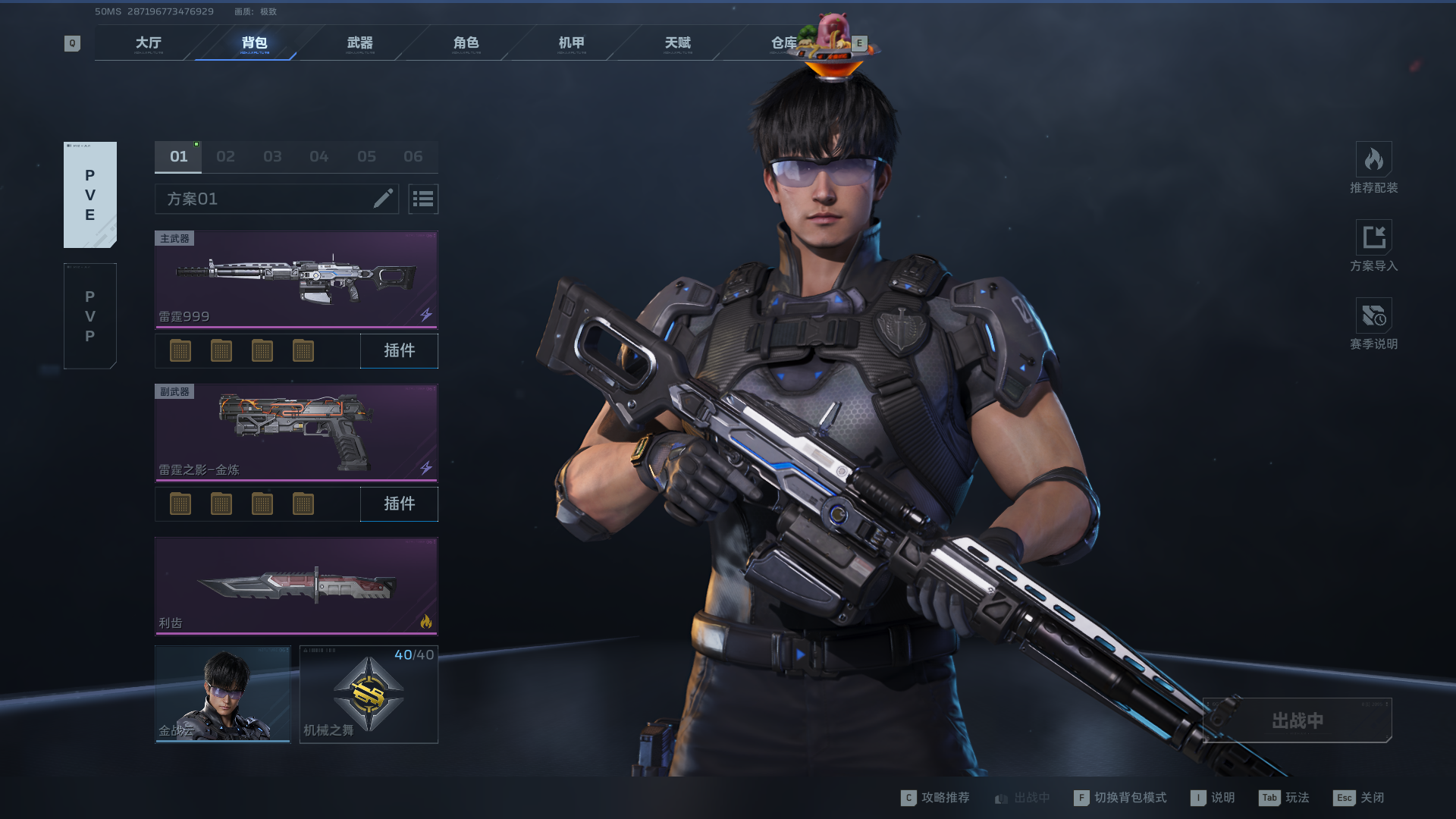Open the character portrait card
This screenshot has width=1456, height=819.
pyautogui.click(x=223, y=694)
